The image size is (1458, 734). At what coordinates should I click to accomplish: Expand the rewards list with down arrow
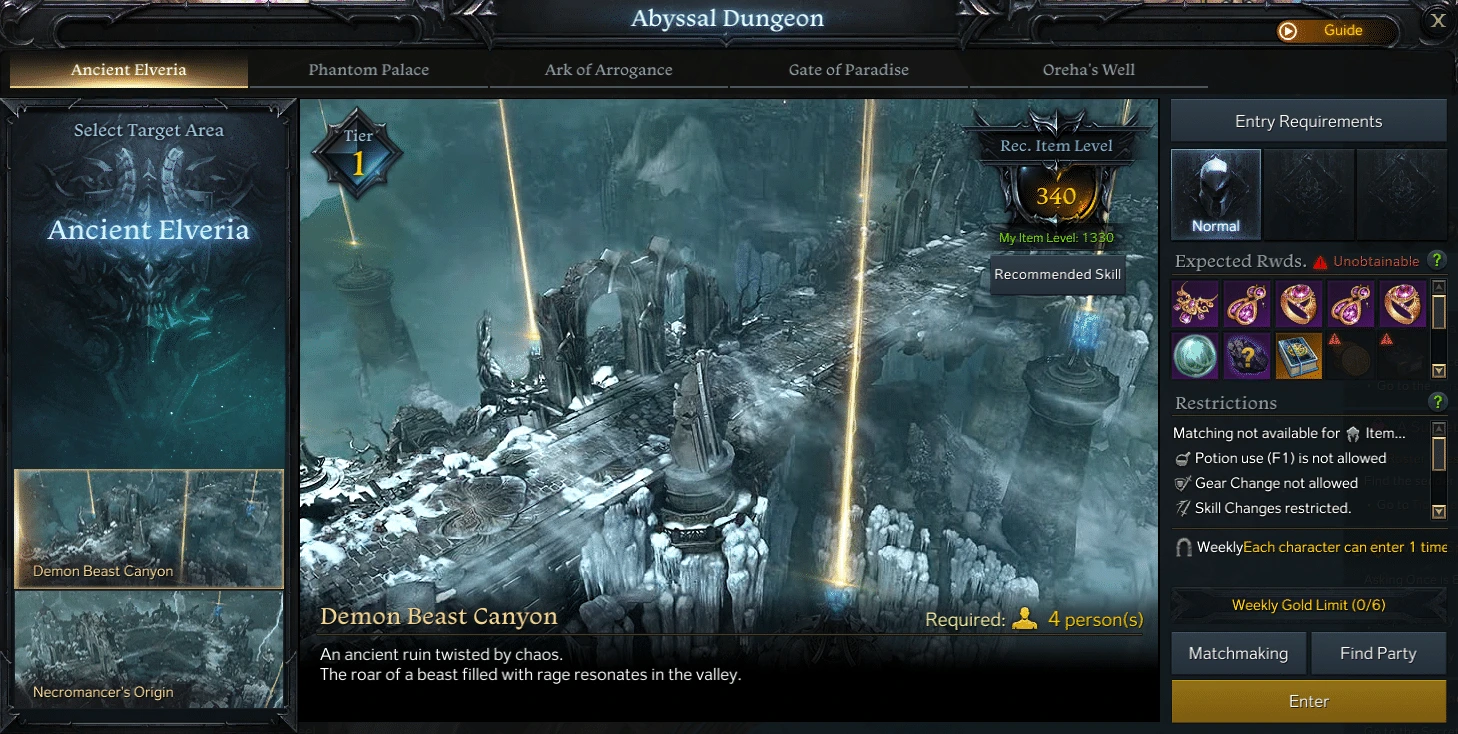point(1437,370)
